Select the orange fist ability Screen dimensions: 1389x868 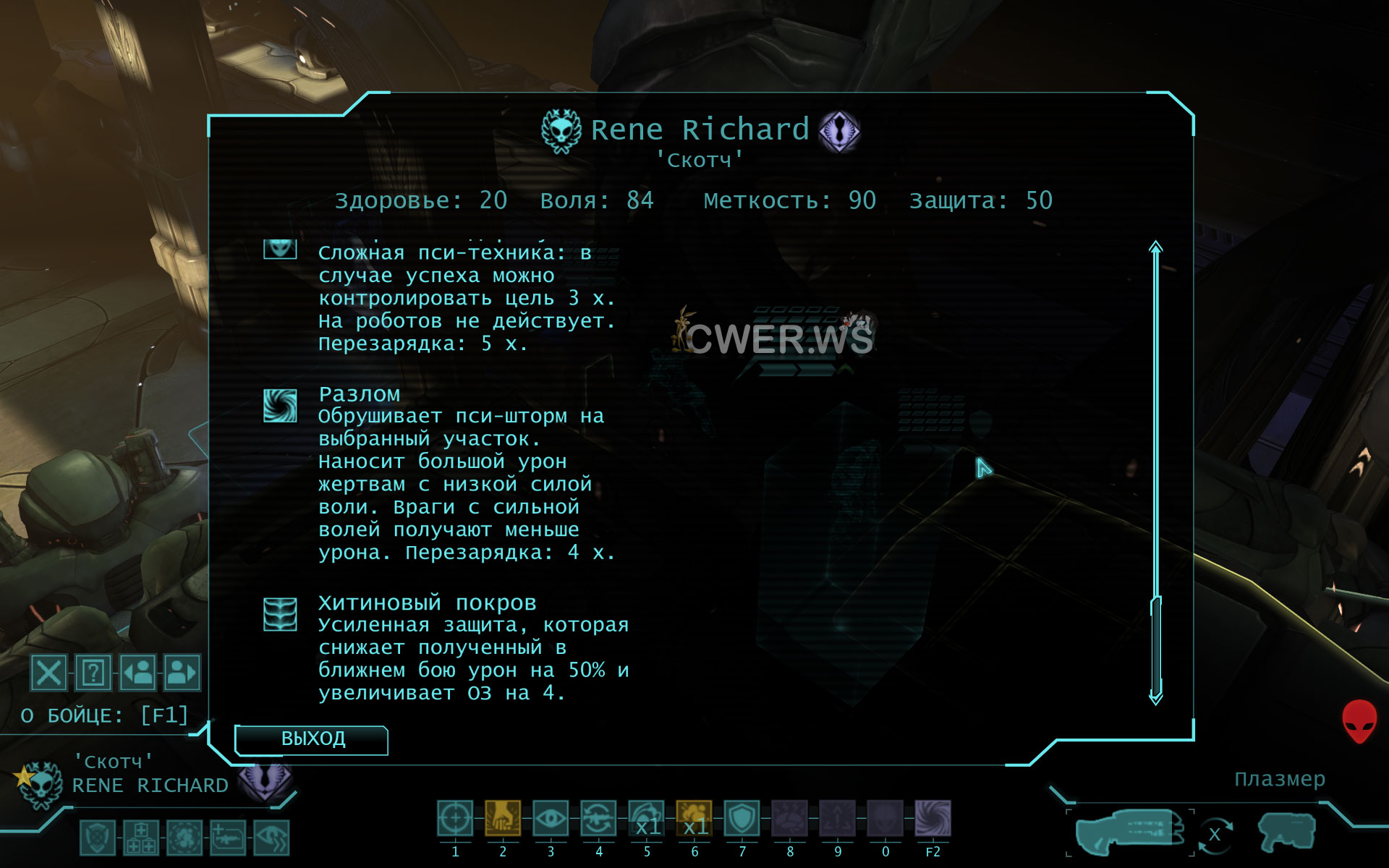click(x=503, y=819)
